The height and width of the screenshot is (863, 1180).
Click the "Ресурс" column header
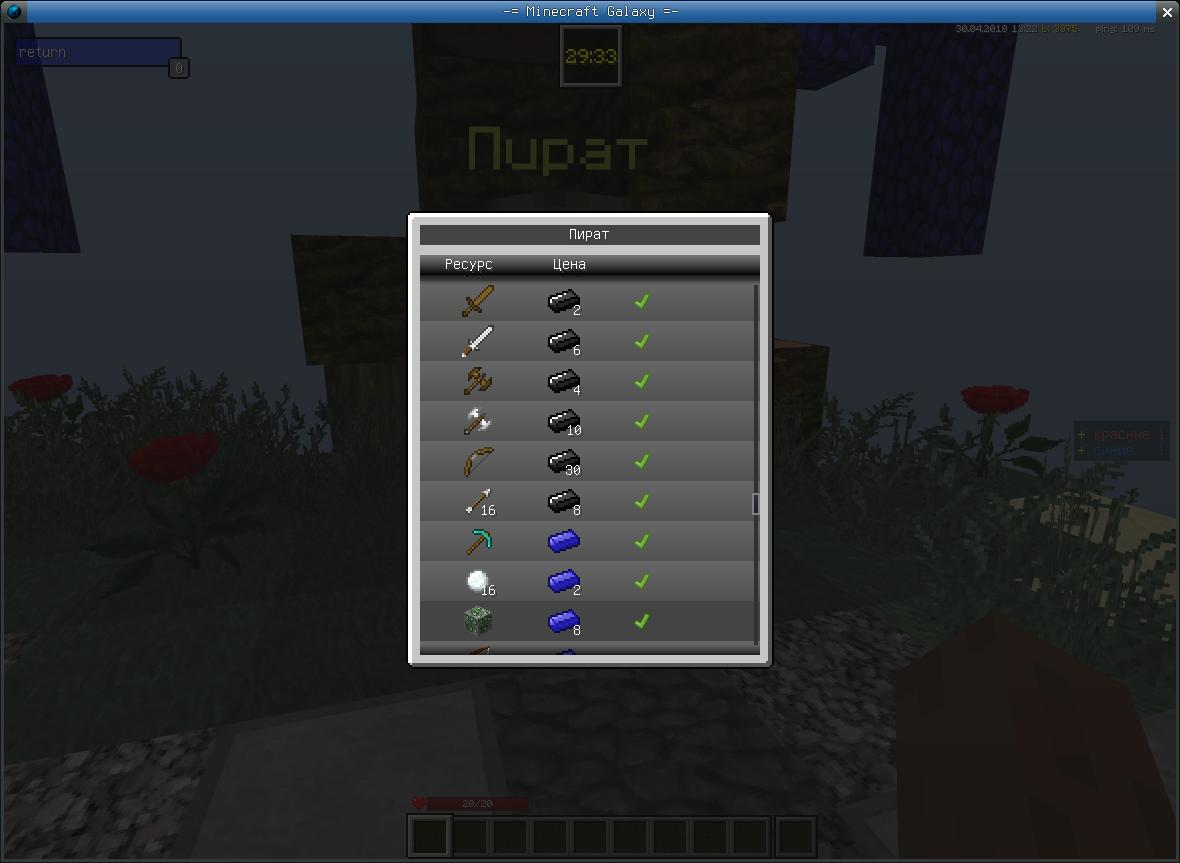pos(468,265)
